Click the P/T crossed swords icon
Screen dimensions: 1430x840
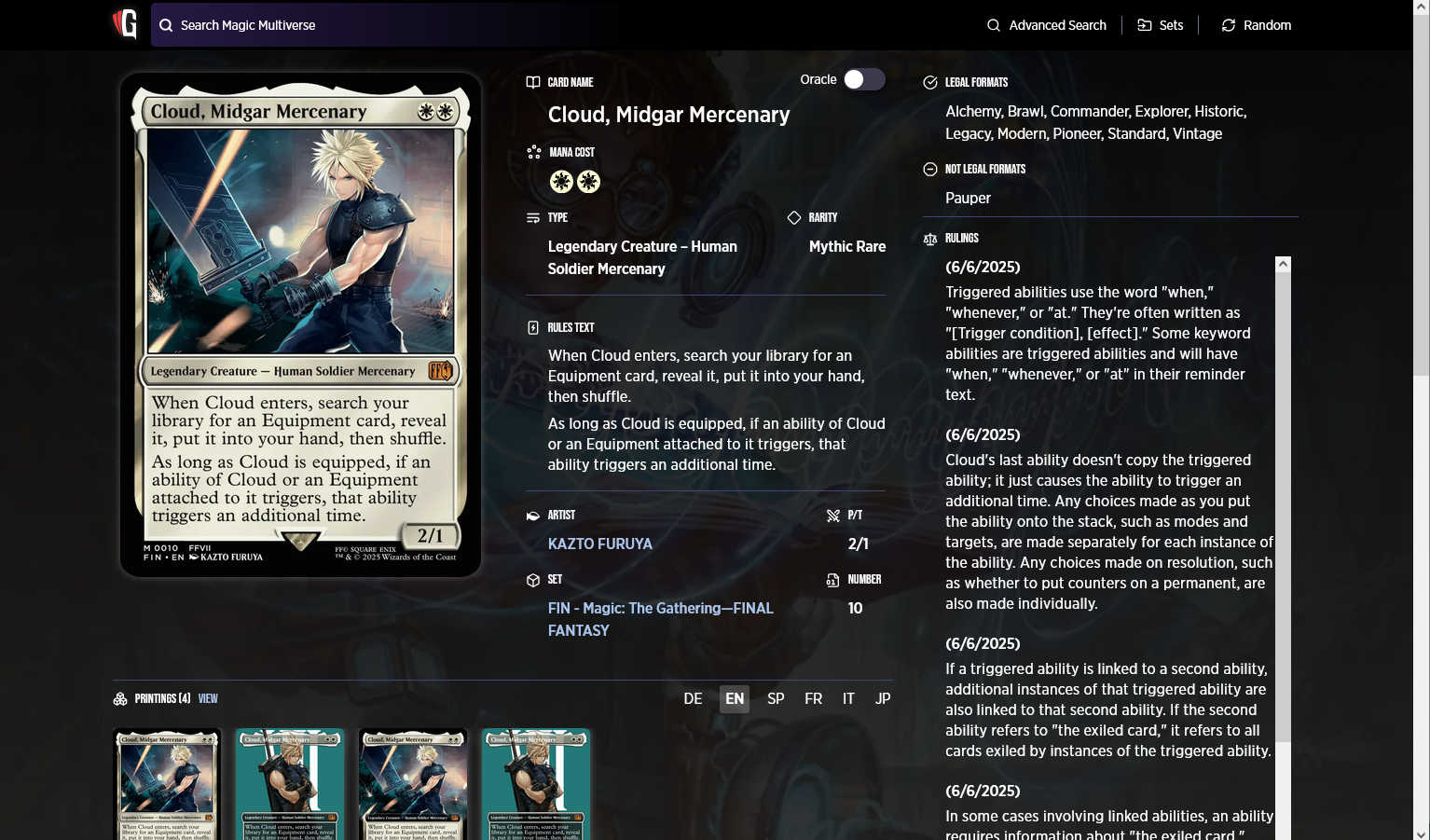click(x=832, y=515)
